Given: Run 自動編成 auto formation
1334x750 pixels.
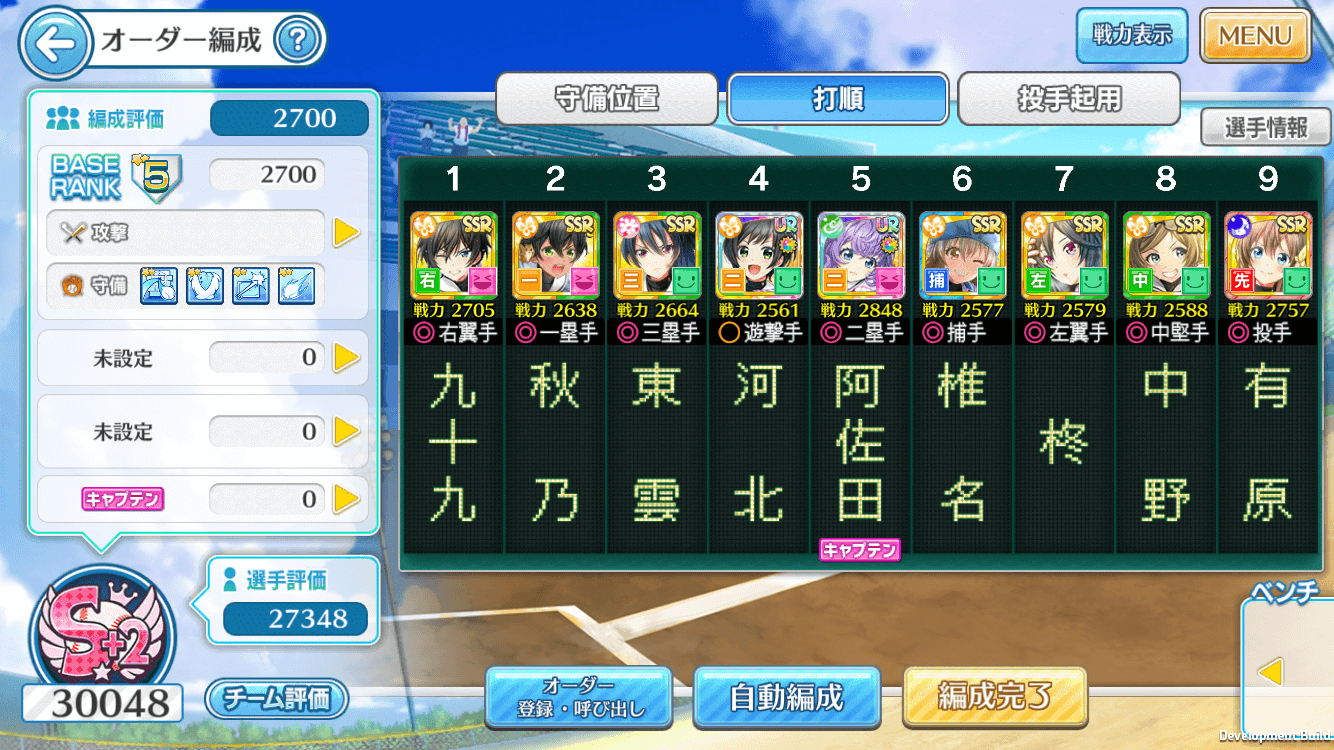Looking at the screenshot, I should [x=786, y=697].
